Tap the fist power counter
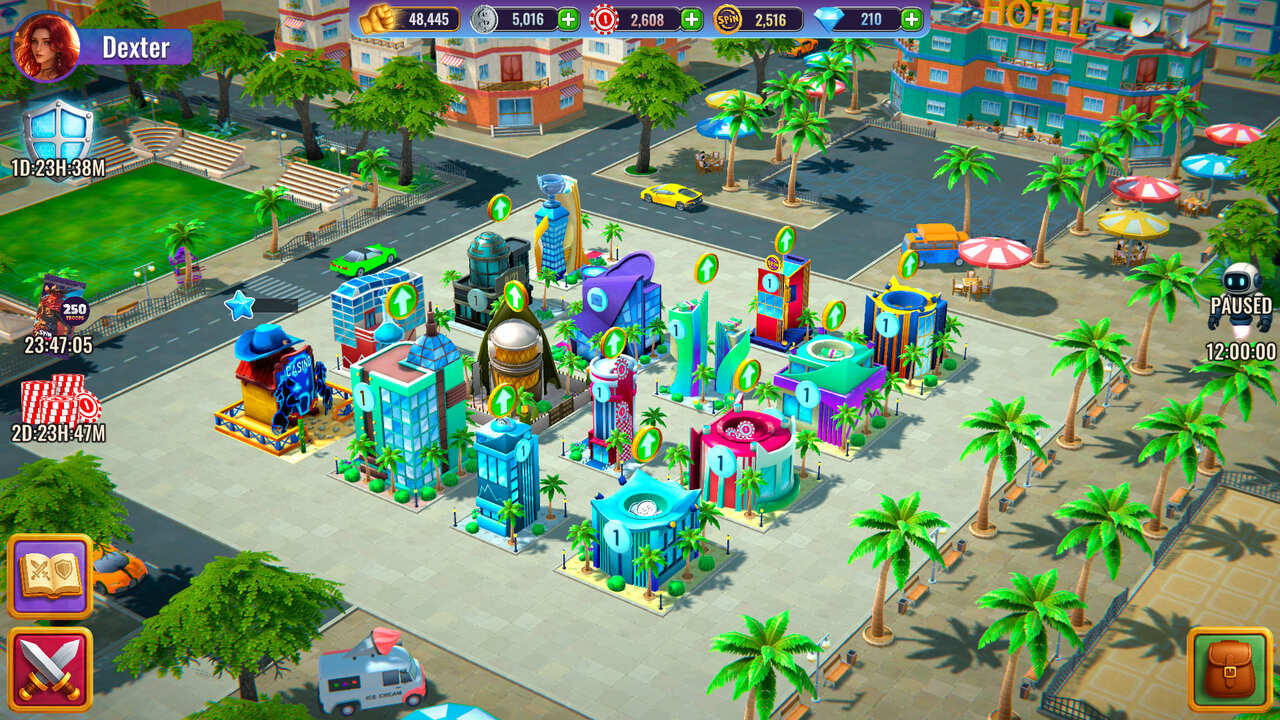1280x720 pixels. pos(410,19)
